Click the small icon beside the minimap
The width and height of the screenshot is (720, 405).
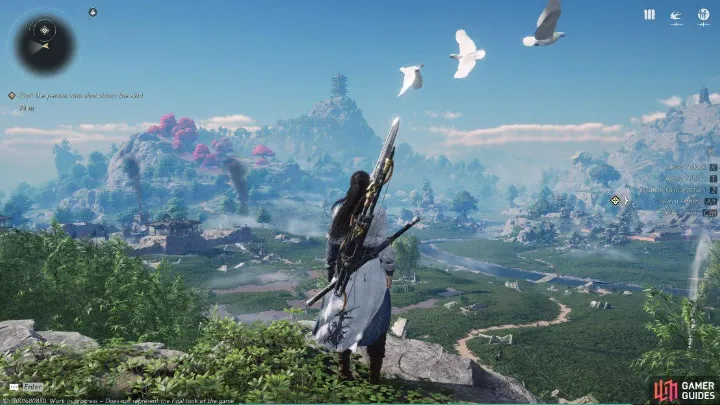coord(92,12)
